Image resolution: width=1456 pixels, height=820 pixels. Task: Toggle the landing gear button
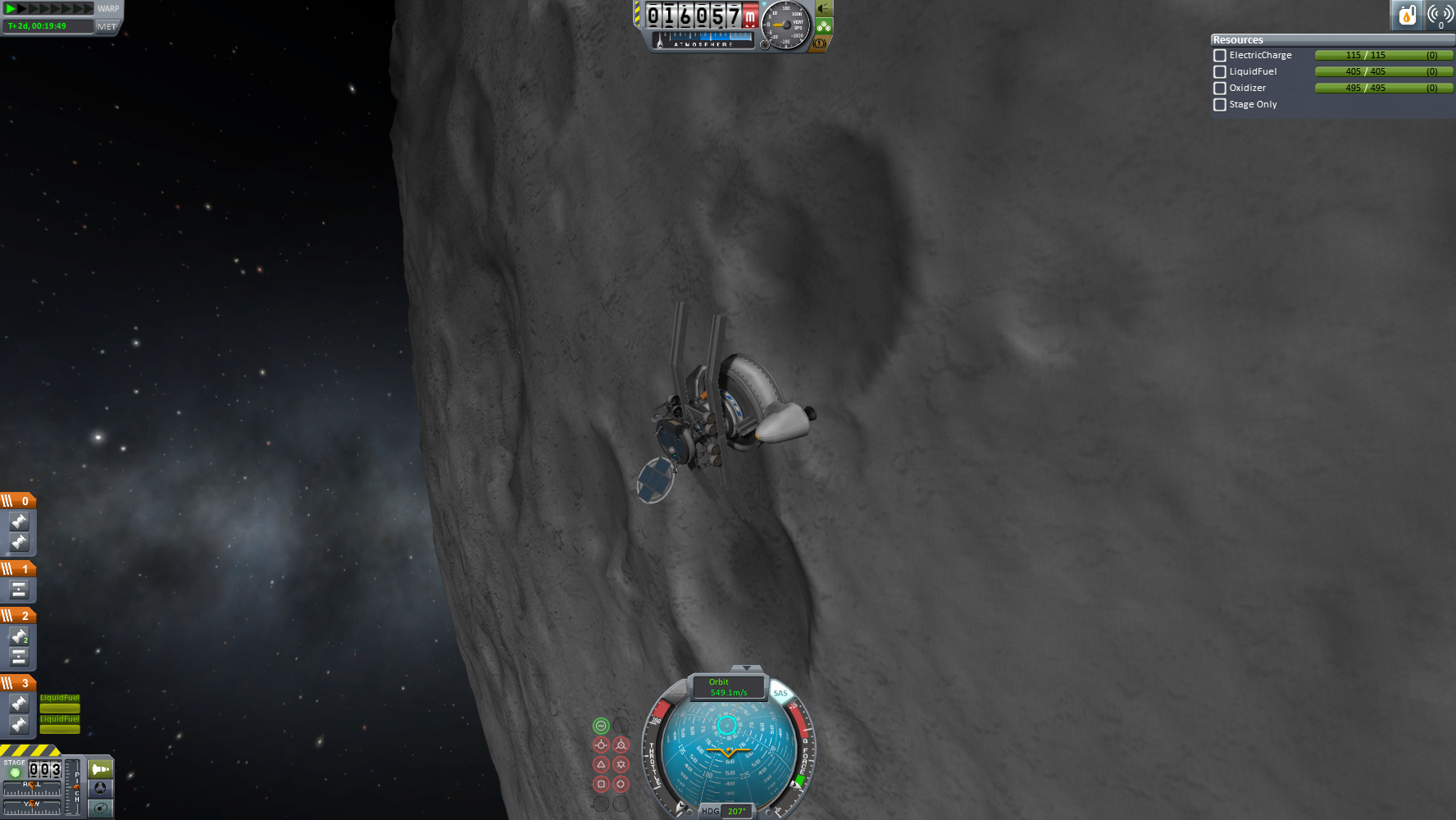824,27
